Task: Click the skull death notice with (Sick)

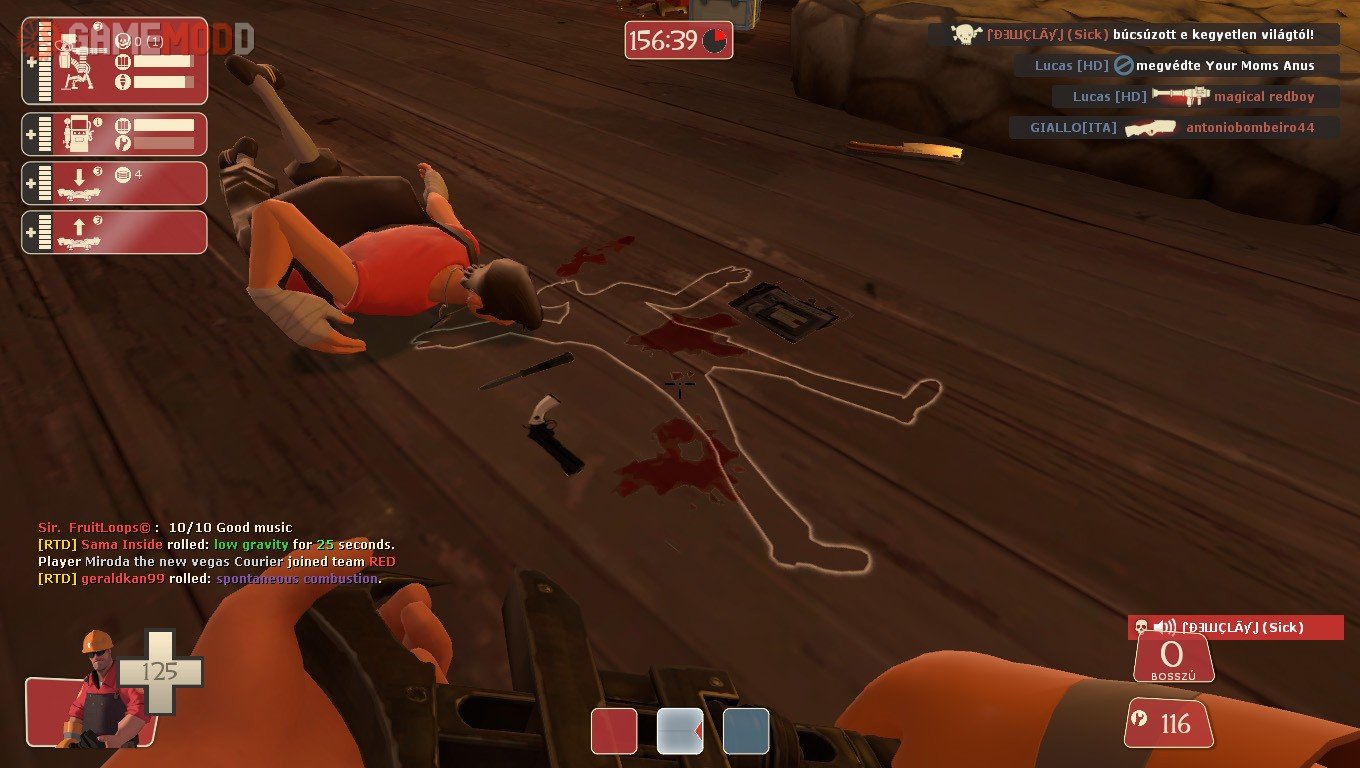Action: click(x=1133, y=35)
